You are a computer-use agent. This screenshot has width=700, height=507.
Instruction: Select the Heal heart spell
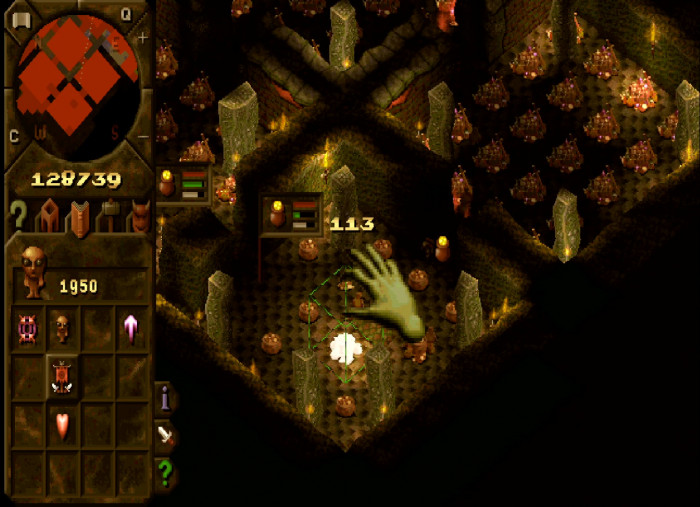[63, 425]
